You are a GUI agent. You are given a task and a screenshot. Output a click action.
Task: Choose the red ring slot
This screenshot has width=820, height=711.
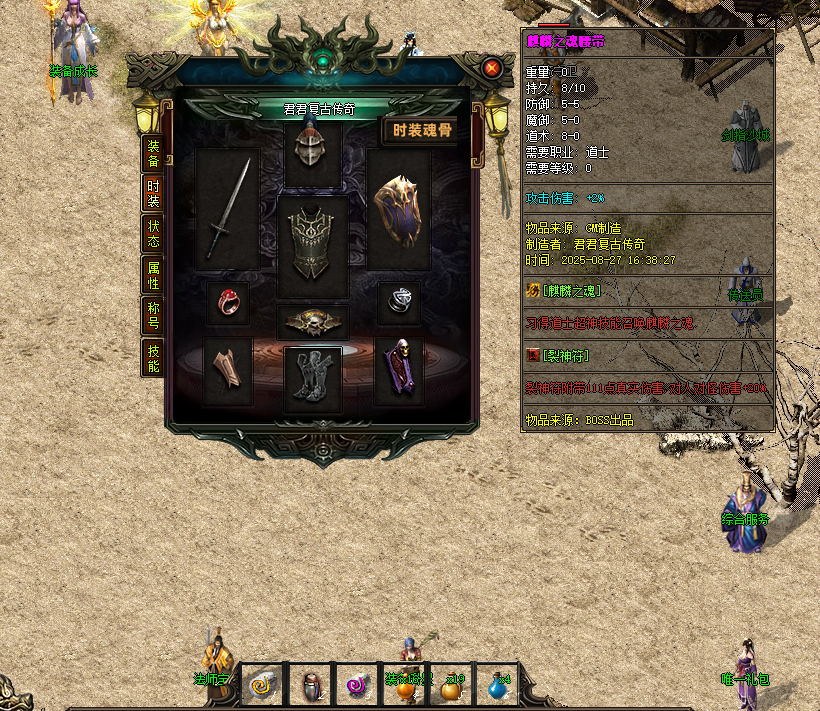click(227, 301)
